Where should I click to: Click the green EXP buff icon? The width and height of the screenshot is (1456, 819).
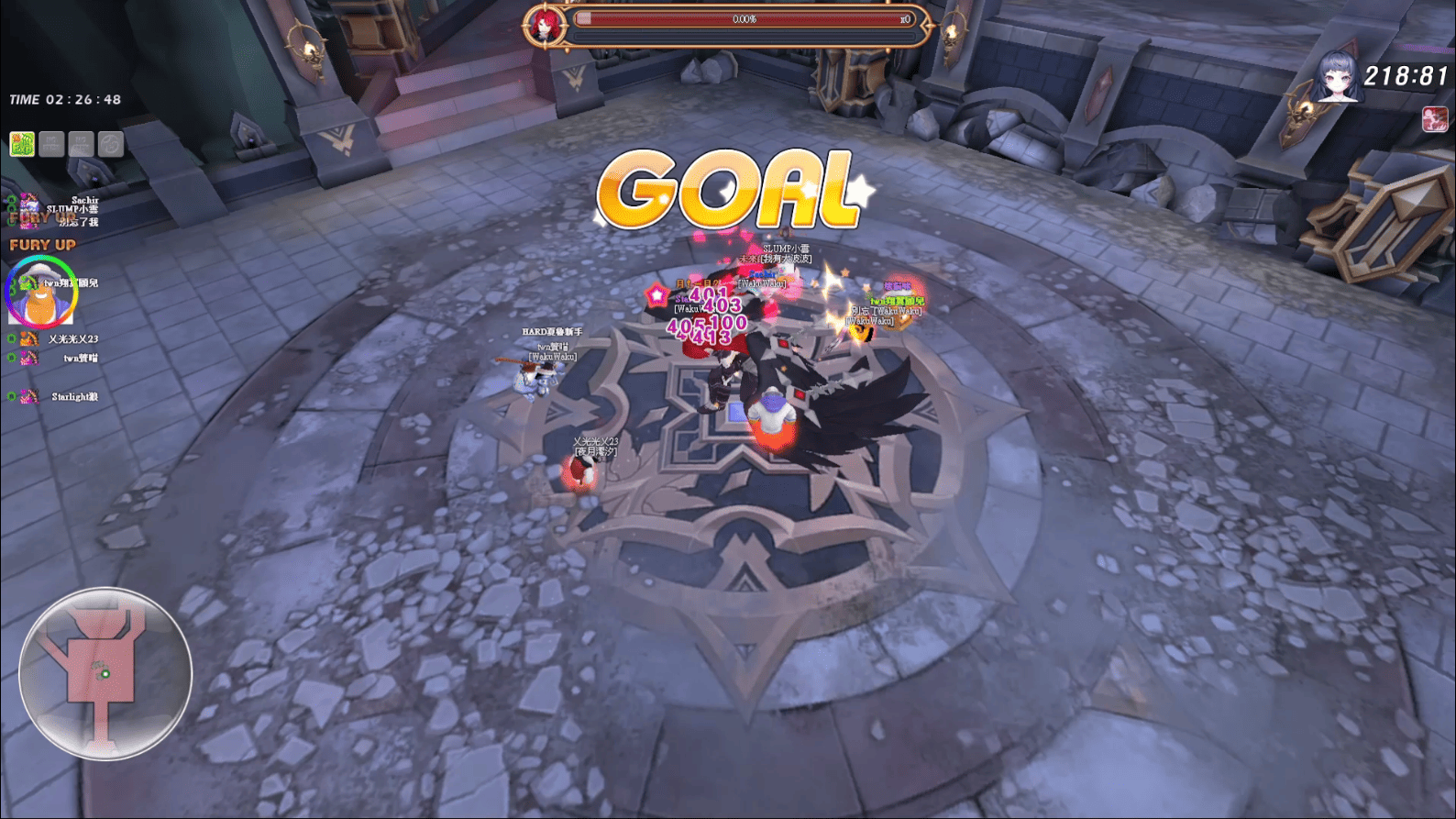tap(22, 142)
